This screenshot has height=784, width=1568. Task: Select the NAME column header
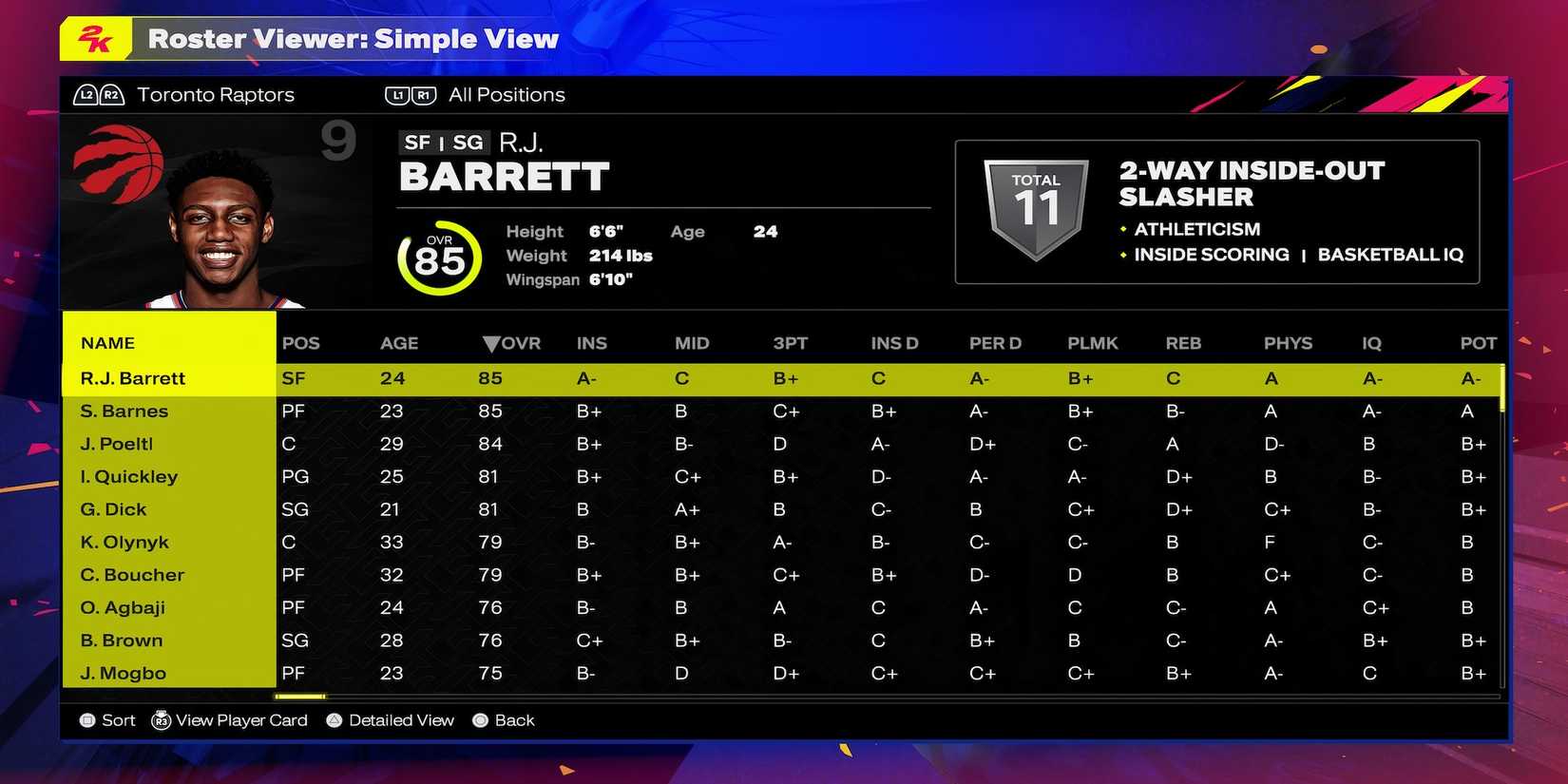[106, 343]
